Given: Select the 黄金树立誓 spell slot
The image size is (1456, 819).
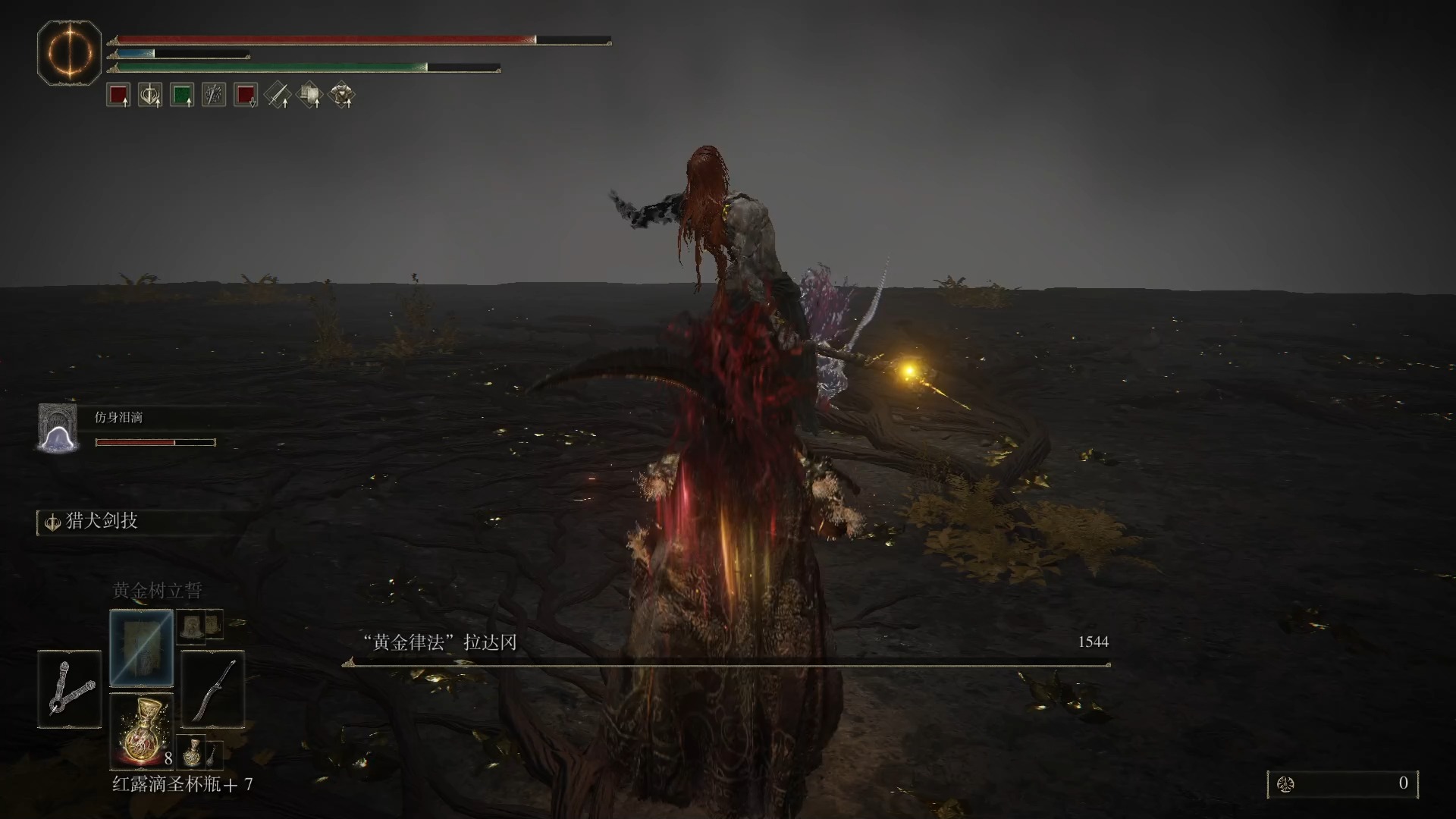Looking at the screenshot, I should 142,647.
